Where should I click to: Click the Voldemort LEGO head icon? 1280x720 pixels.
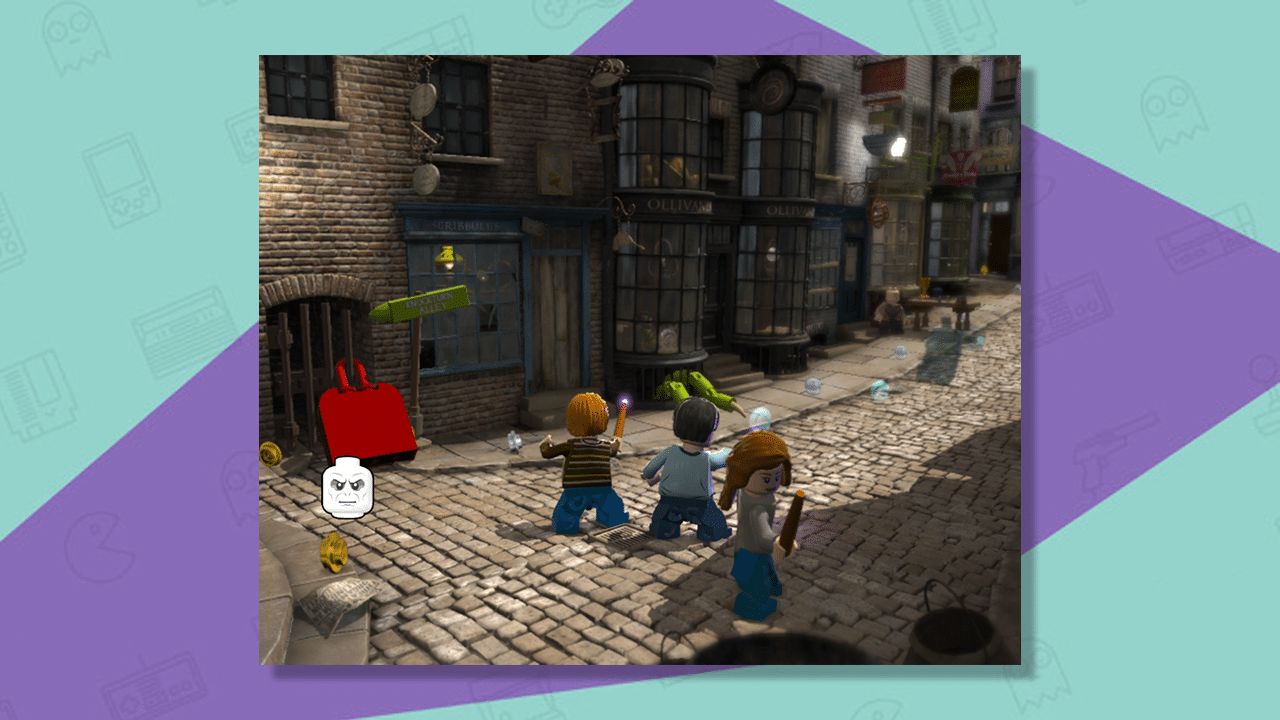[348, 487]
